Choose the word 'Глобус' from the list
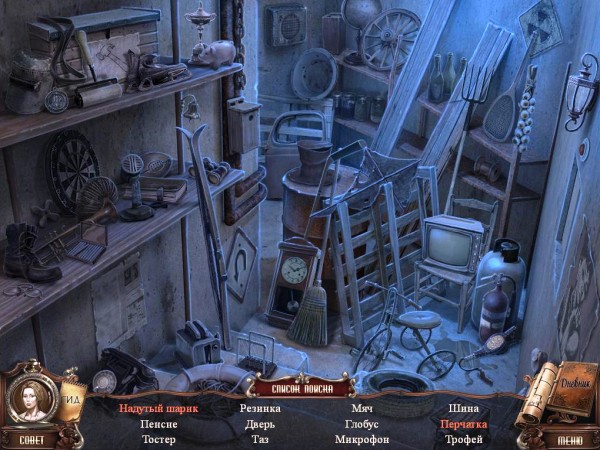The image size is (600, 450). [362, 423]
